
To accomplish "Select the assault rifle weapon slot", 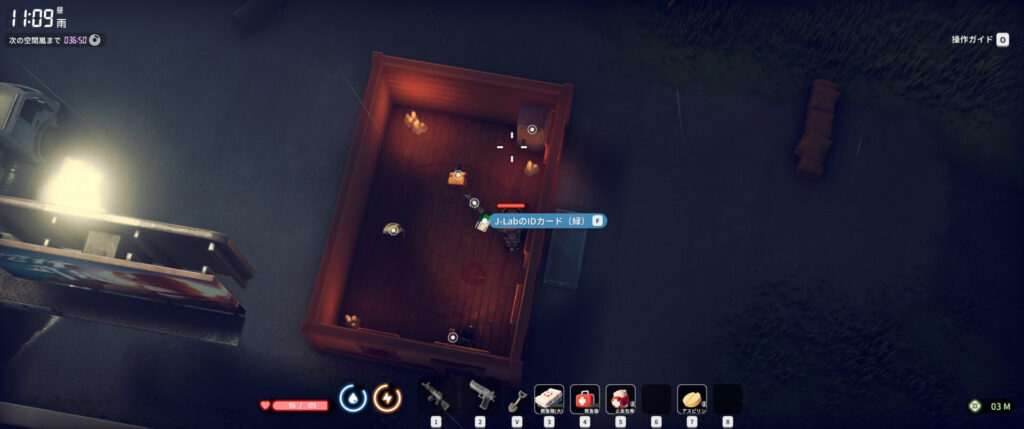I will point(436,397).
